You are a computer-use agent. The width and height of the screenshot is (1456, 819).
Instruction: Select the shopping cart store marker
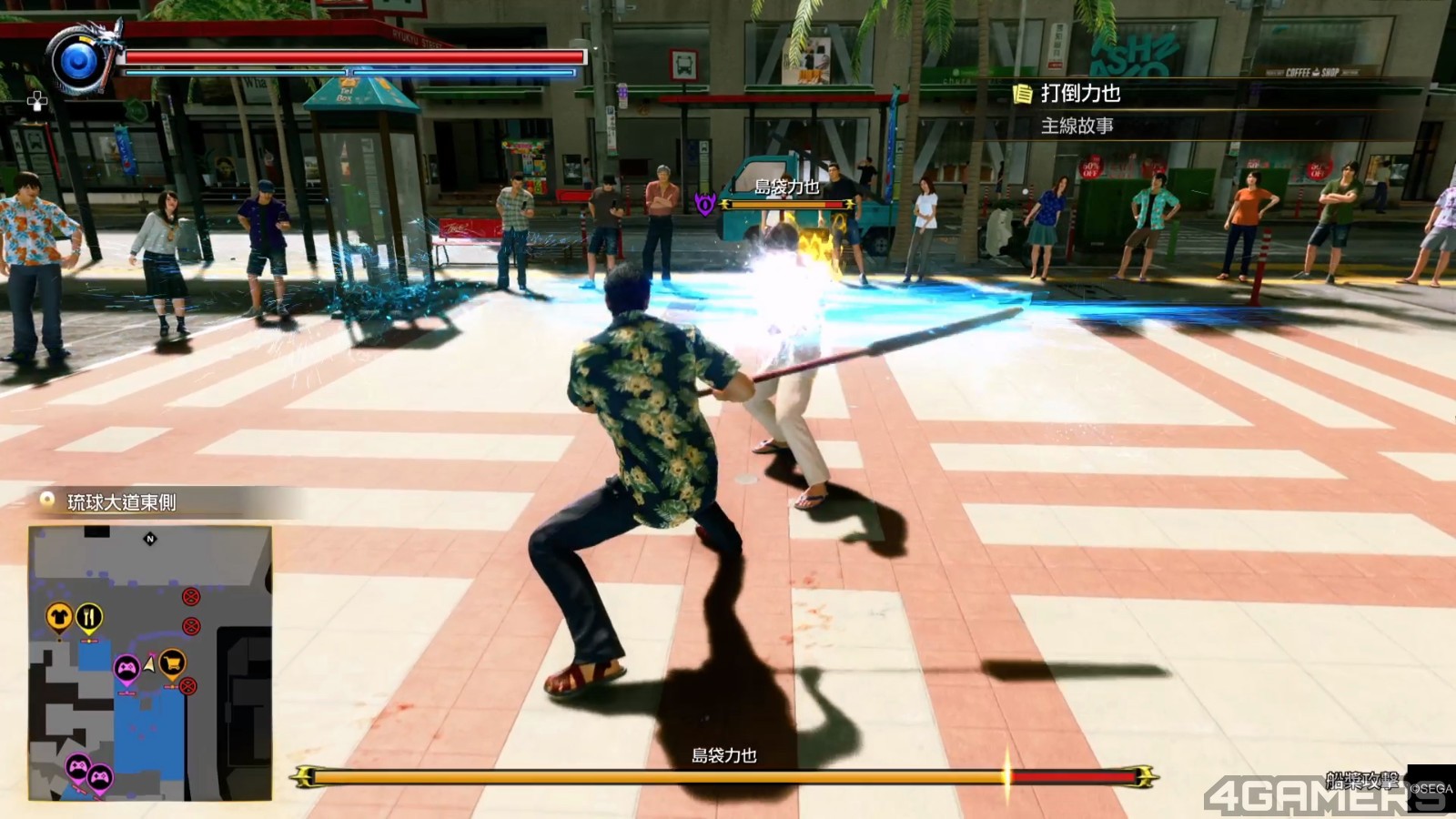click(172, 662)
